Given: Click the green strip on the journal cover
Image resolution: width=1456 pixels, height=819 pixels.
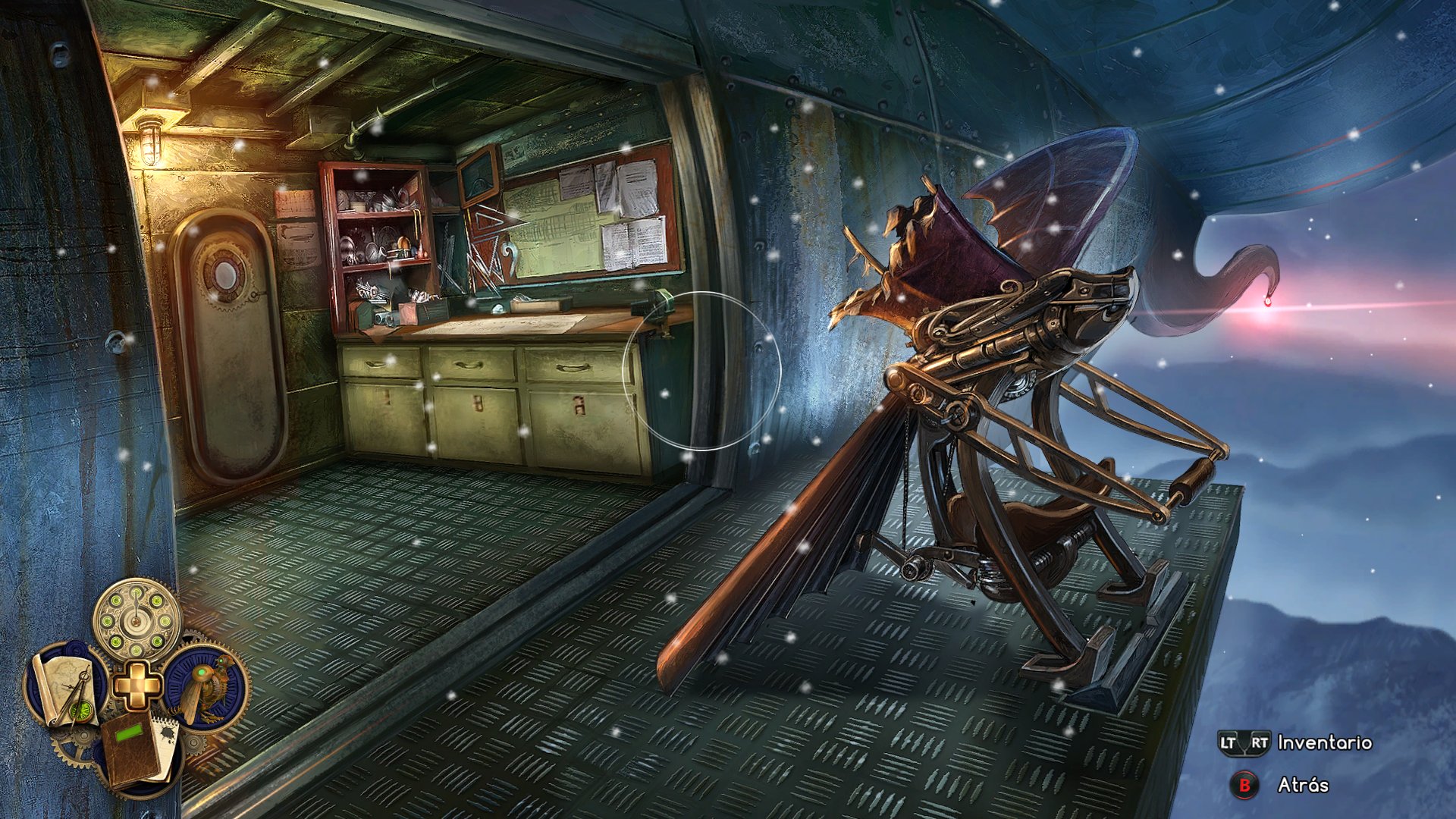Looking at the screenshot, I should tap(129, 733).
